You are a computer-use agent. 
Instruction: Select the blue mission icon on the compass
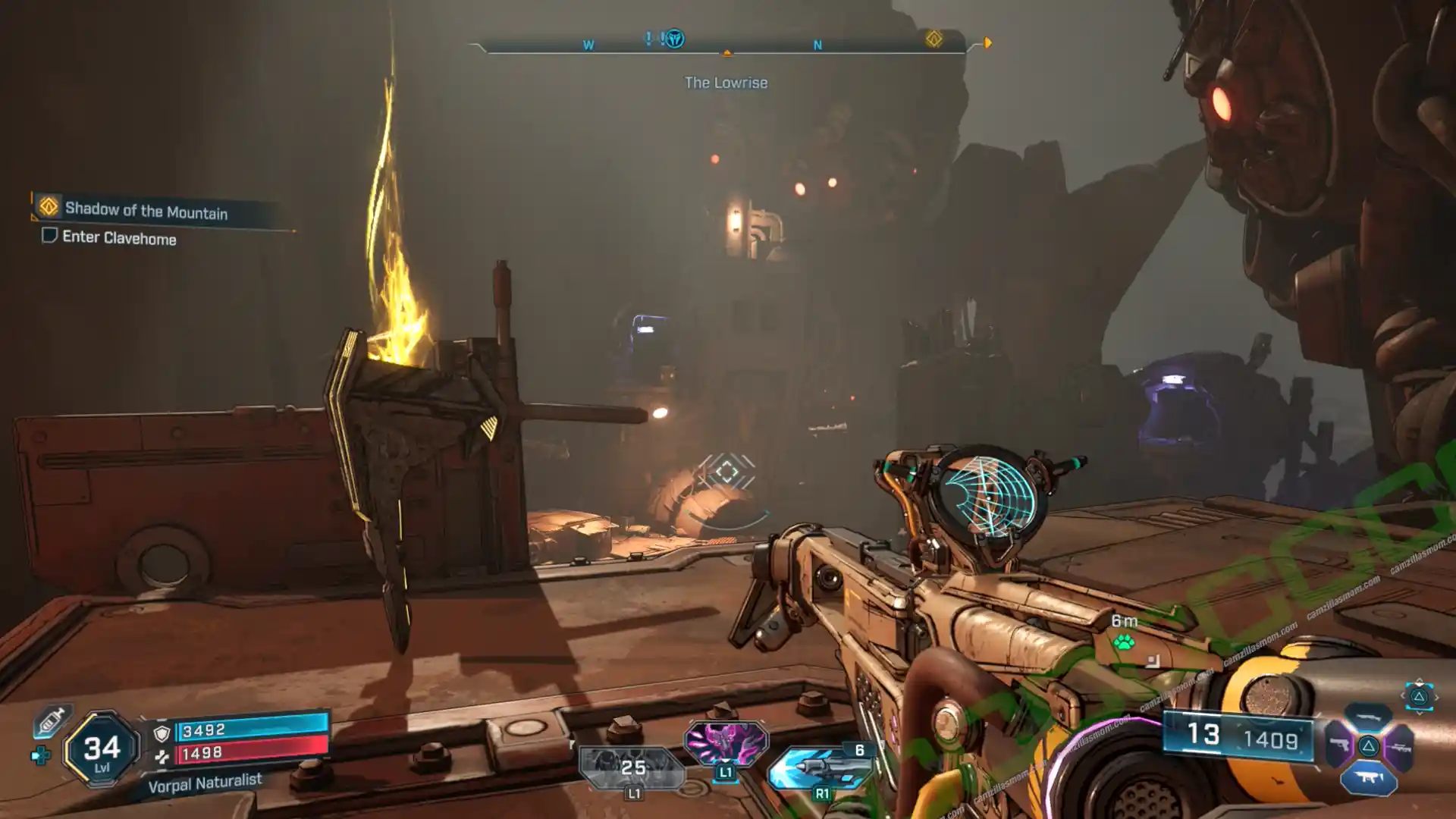[x=673, y=39]
